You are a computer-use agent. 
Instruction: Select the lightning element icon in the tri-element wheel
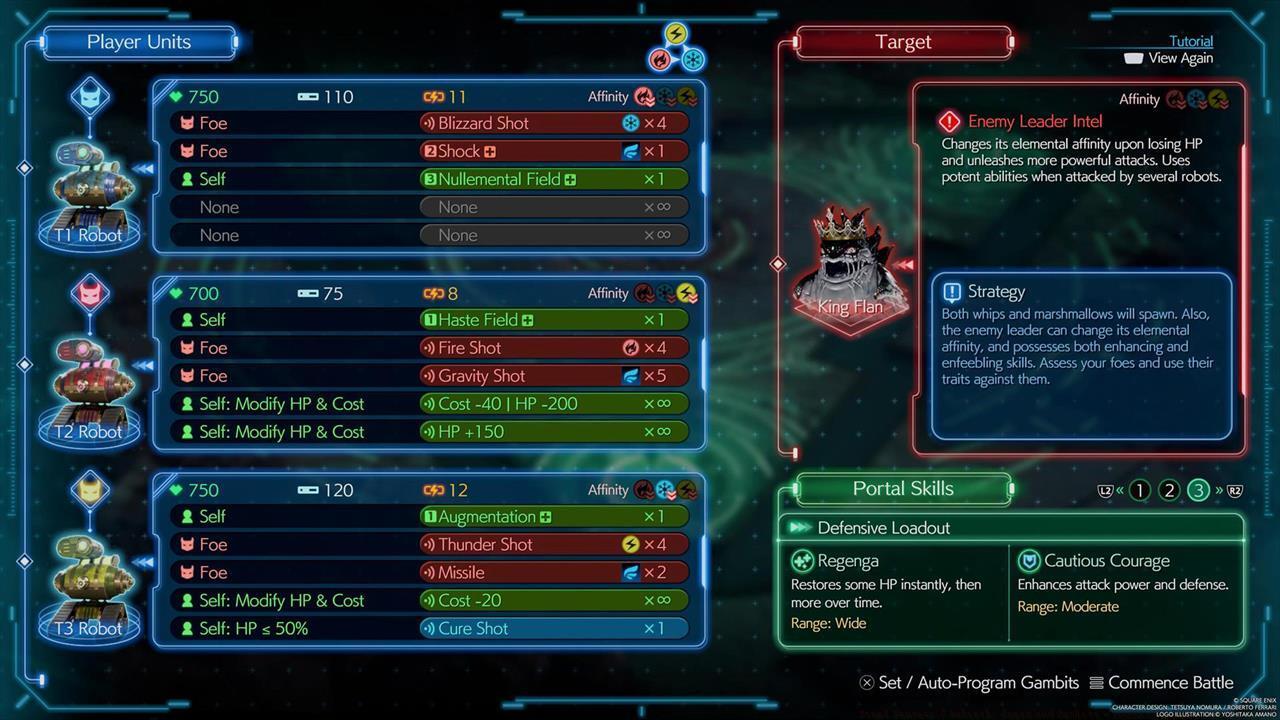click(x=674, y=31)
